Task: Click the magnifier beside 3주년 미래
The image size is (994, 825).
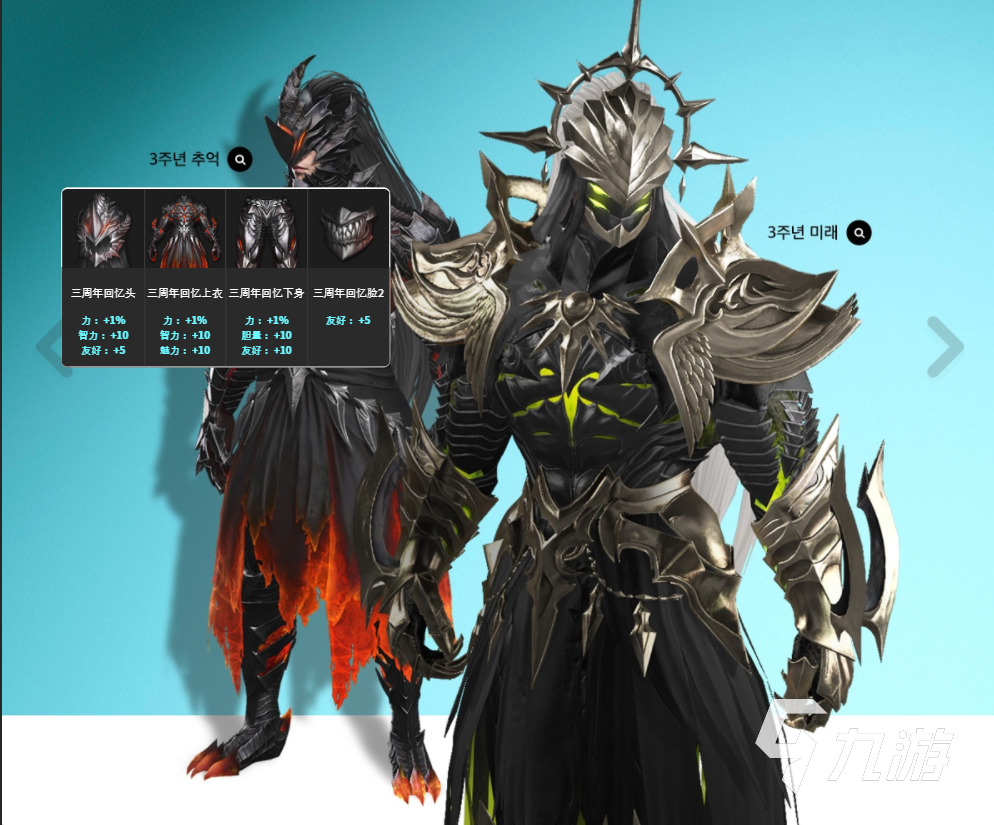Action: coord(859,233)
